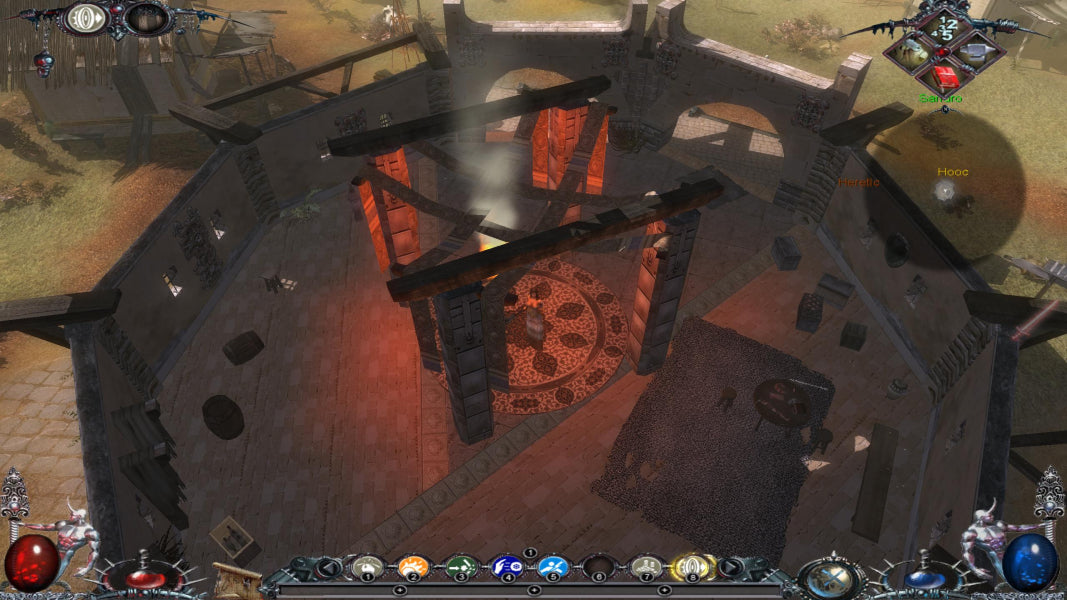Open the backpack inventory
The height and width of the screenshot is (600, 1067).
click(915, 52)
